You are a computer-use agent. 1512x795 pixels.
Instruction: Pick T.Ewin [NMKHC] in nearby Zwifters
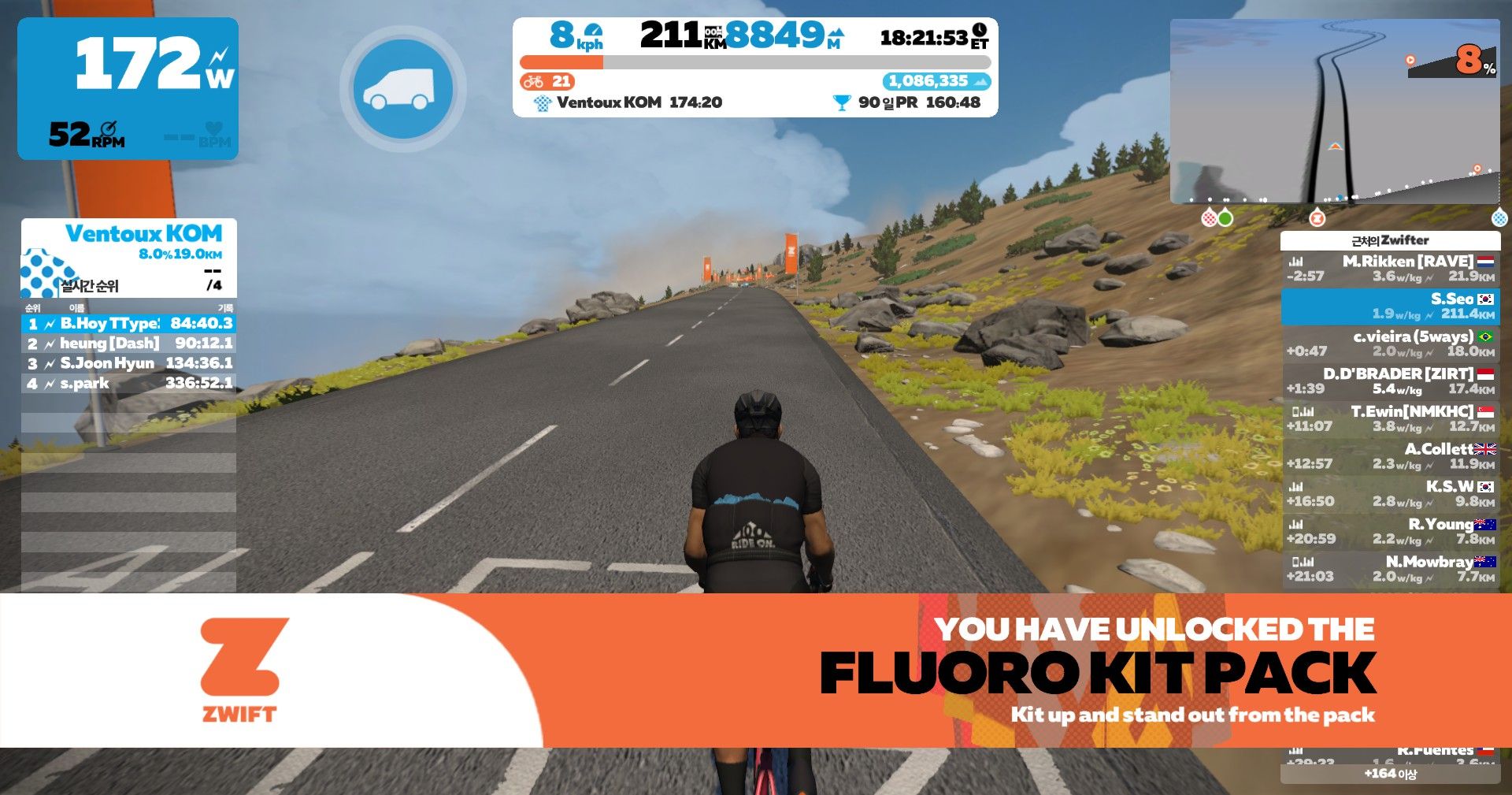(1391, 419)
